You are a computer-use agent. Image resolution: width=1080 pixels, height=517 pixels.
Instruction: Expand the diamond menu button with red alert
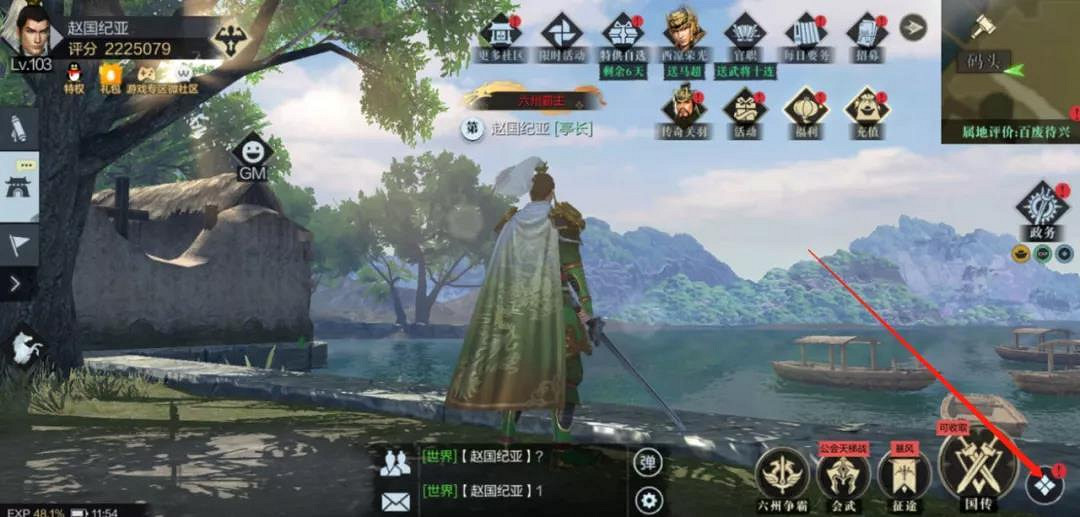coord(1045,485)
